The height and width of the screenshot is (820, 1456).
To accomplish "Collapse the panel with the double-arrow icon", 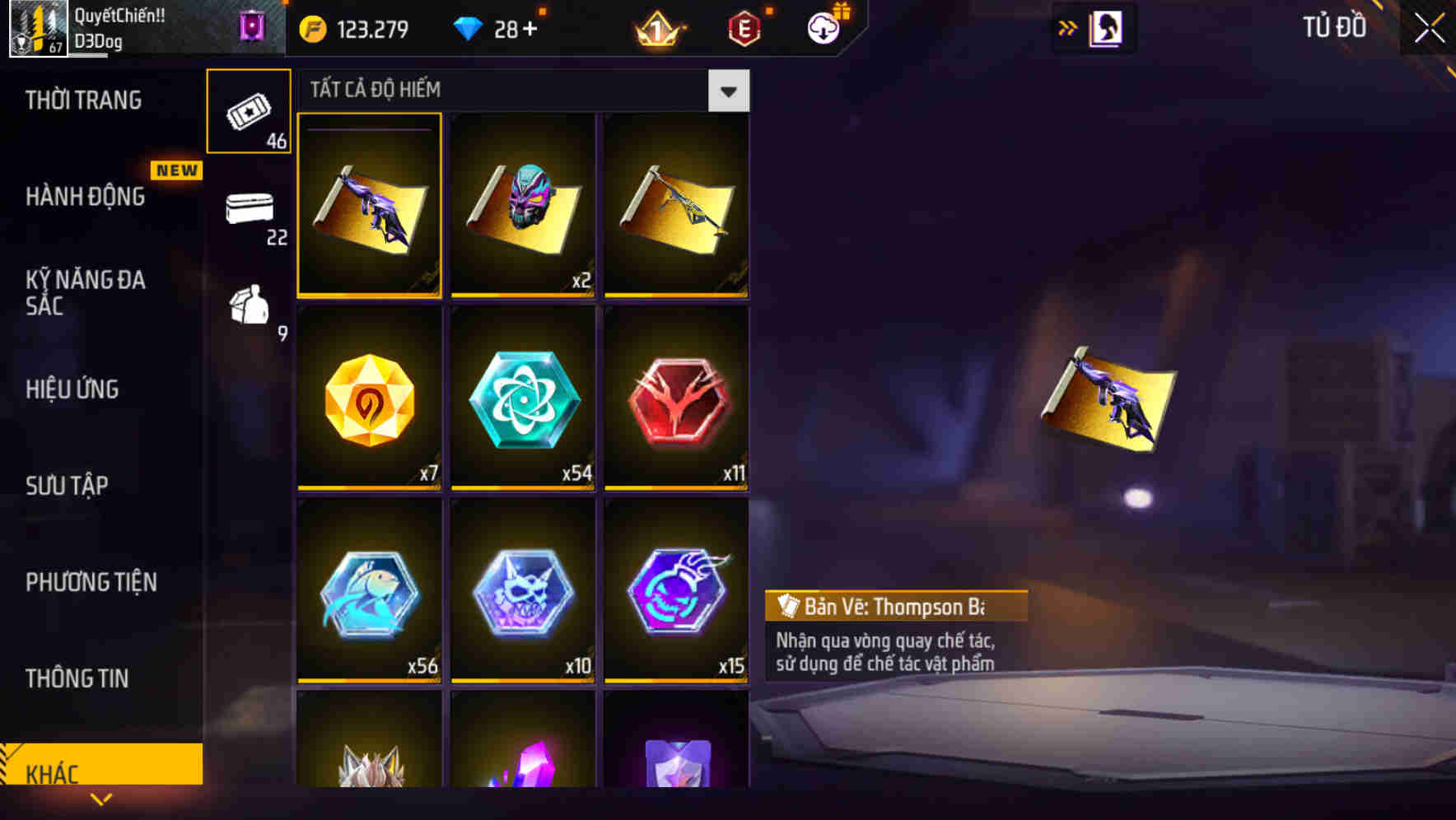I will click(1066, 27).
